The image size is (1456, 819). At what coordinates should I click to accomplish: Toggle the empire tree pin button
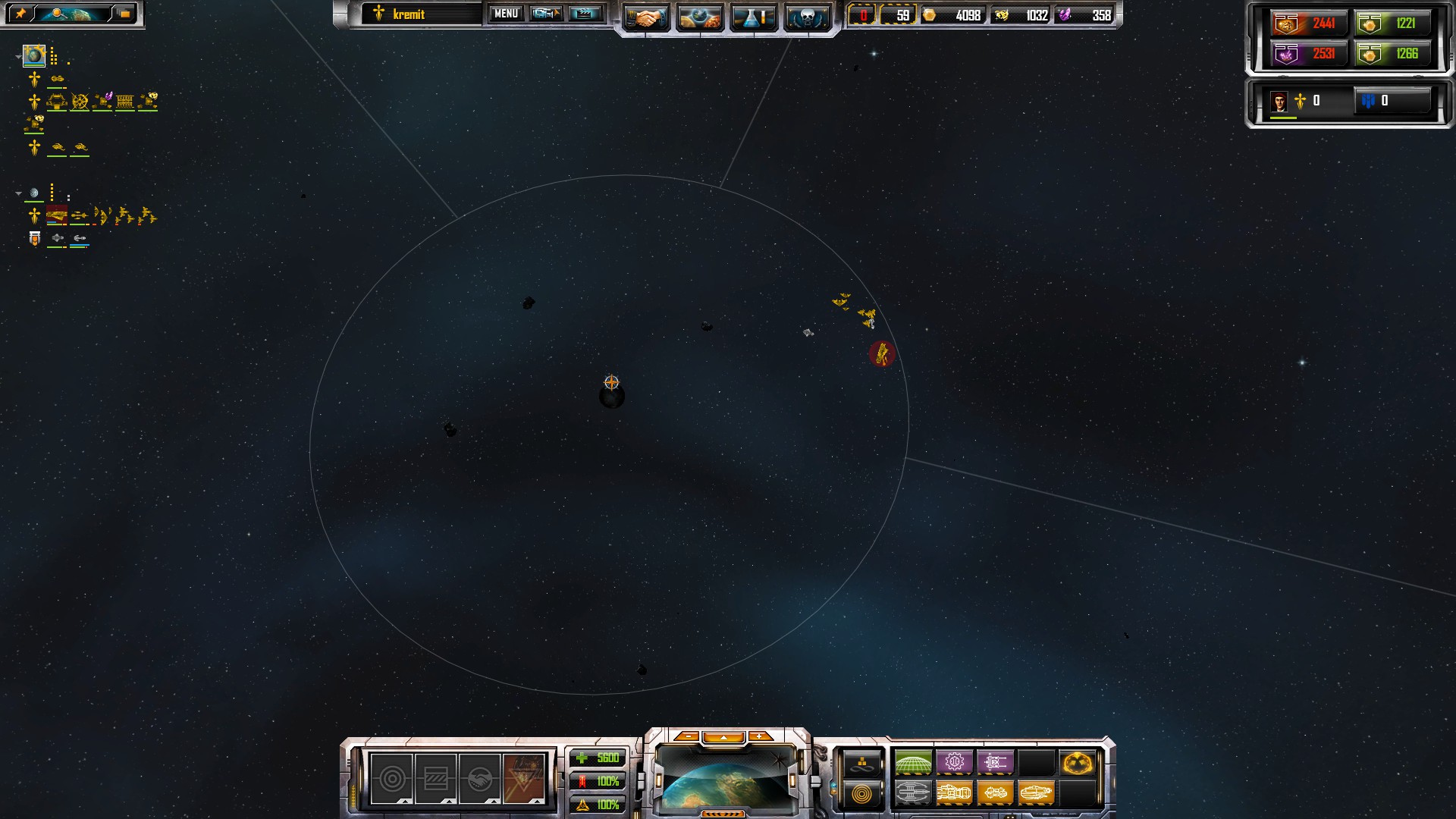point(20,14)
